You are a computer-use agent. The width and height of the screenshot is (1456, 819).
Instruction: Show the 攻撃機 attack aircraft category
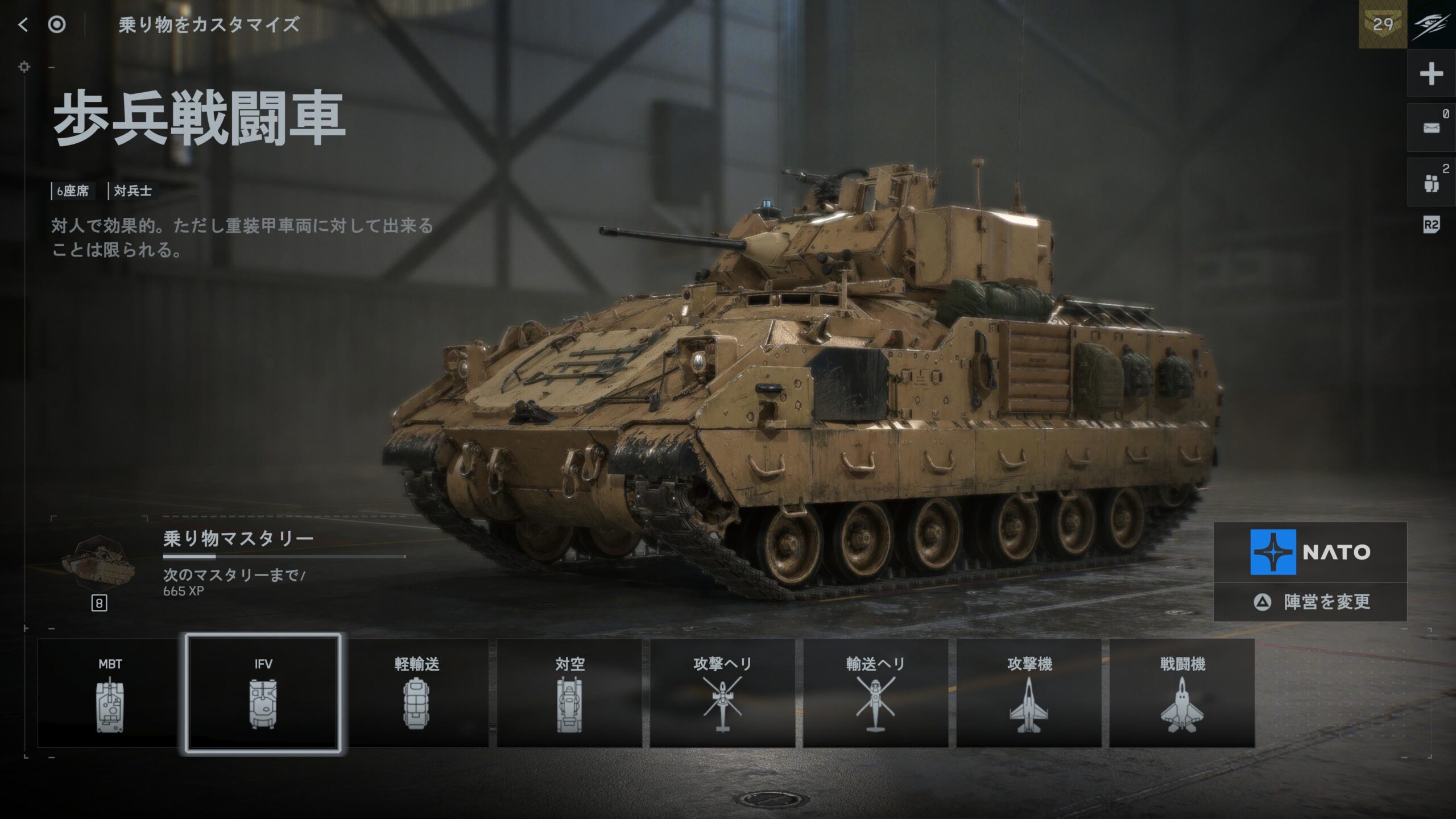(x=1029, y=693)
